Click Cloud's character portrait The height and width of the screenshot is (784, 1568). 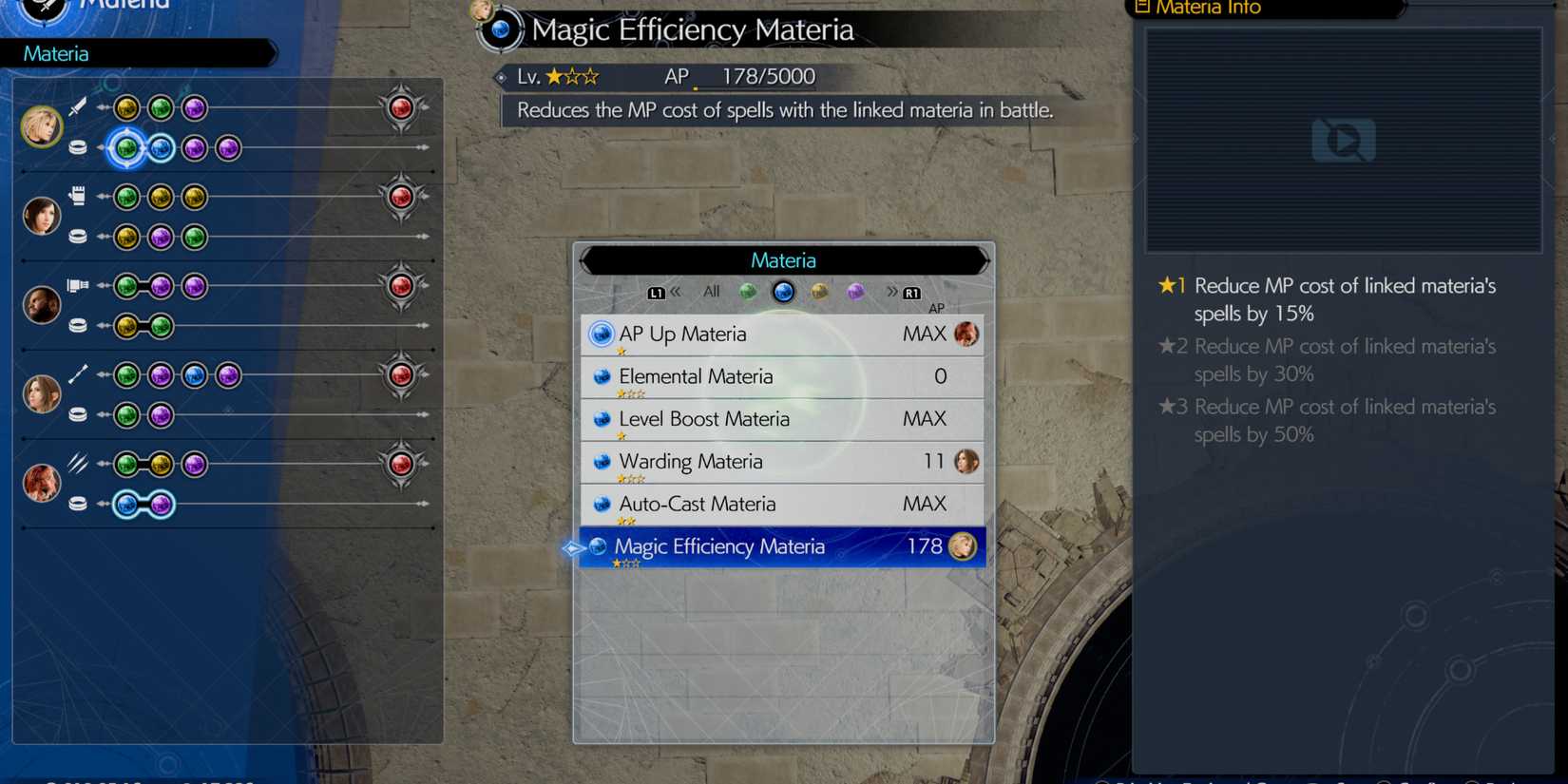(x=42, y=126)
